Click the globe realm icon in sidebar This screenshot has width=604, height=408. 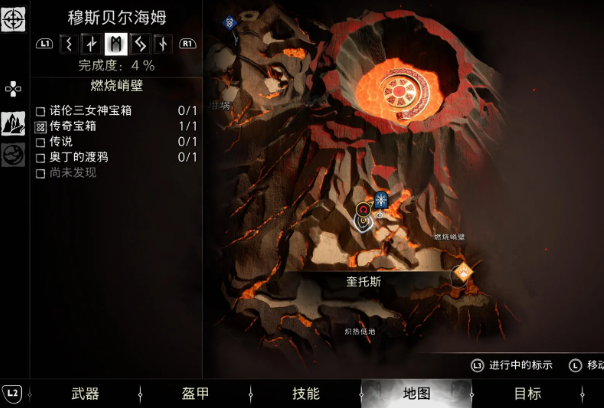[13, 155]
